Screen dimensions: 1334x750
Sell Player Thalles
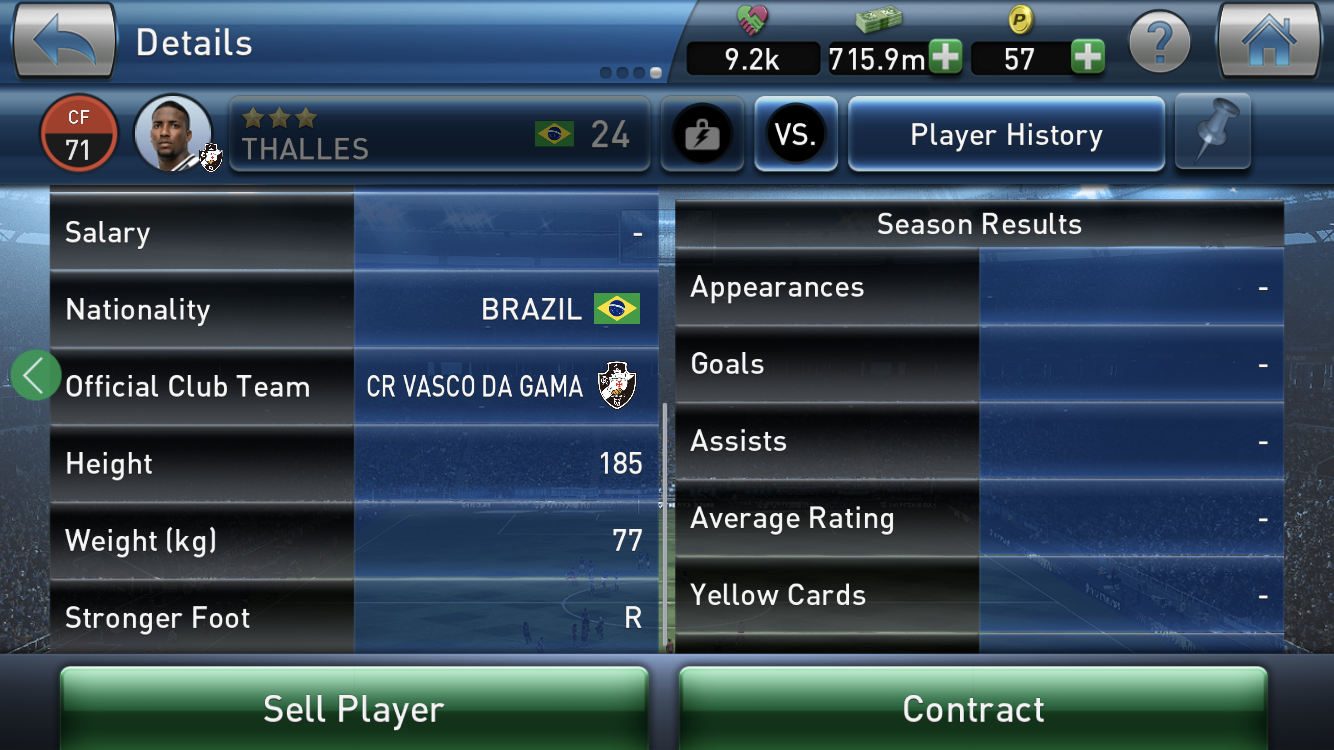[354, 709]
